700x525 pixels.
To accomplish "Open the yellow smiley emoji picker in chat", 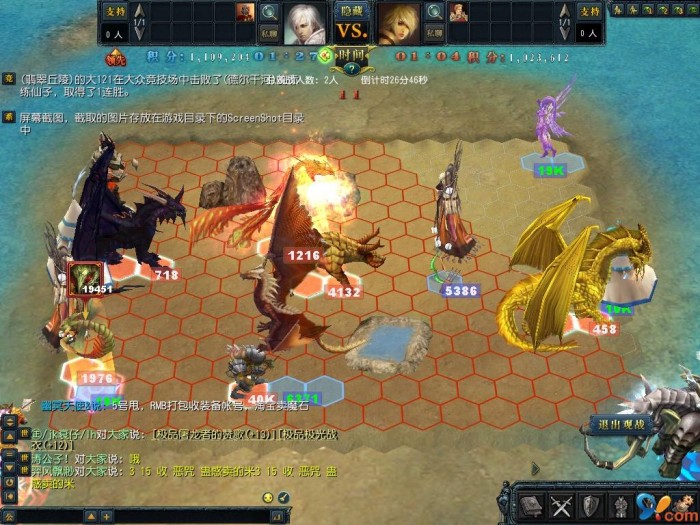I will click(x=268, y=497).
